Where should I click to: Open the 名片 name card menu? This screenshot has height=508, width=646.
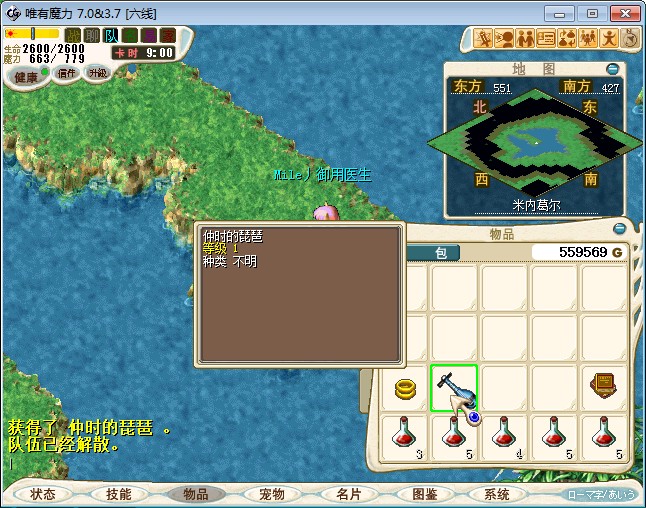tap(347, 494)
